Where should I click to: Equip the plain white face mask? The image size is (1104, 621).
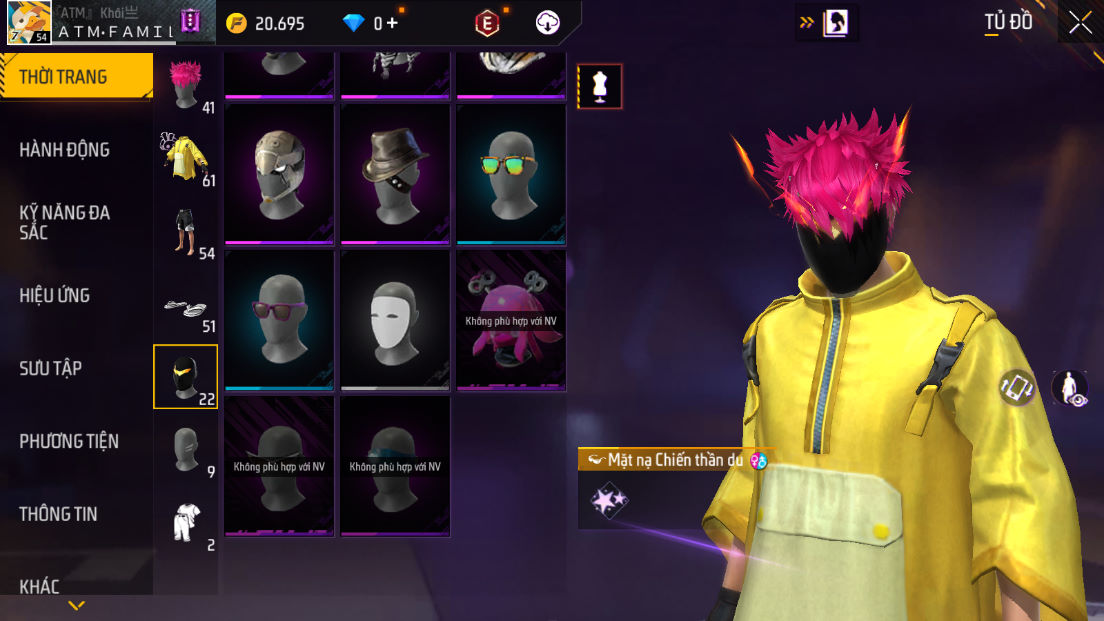397,319
